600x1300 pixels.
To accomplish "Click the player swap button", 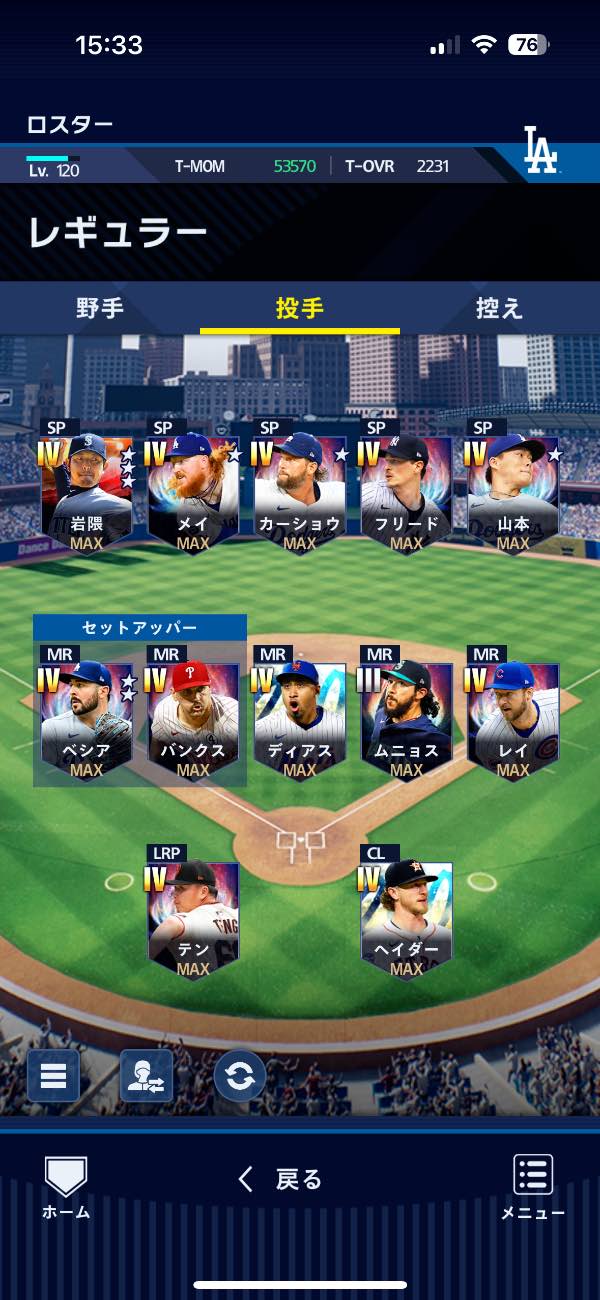I will click(x=146, y=1076).
